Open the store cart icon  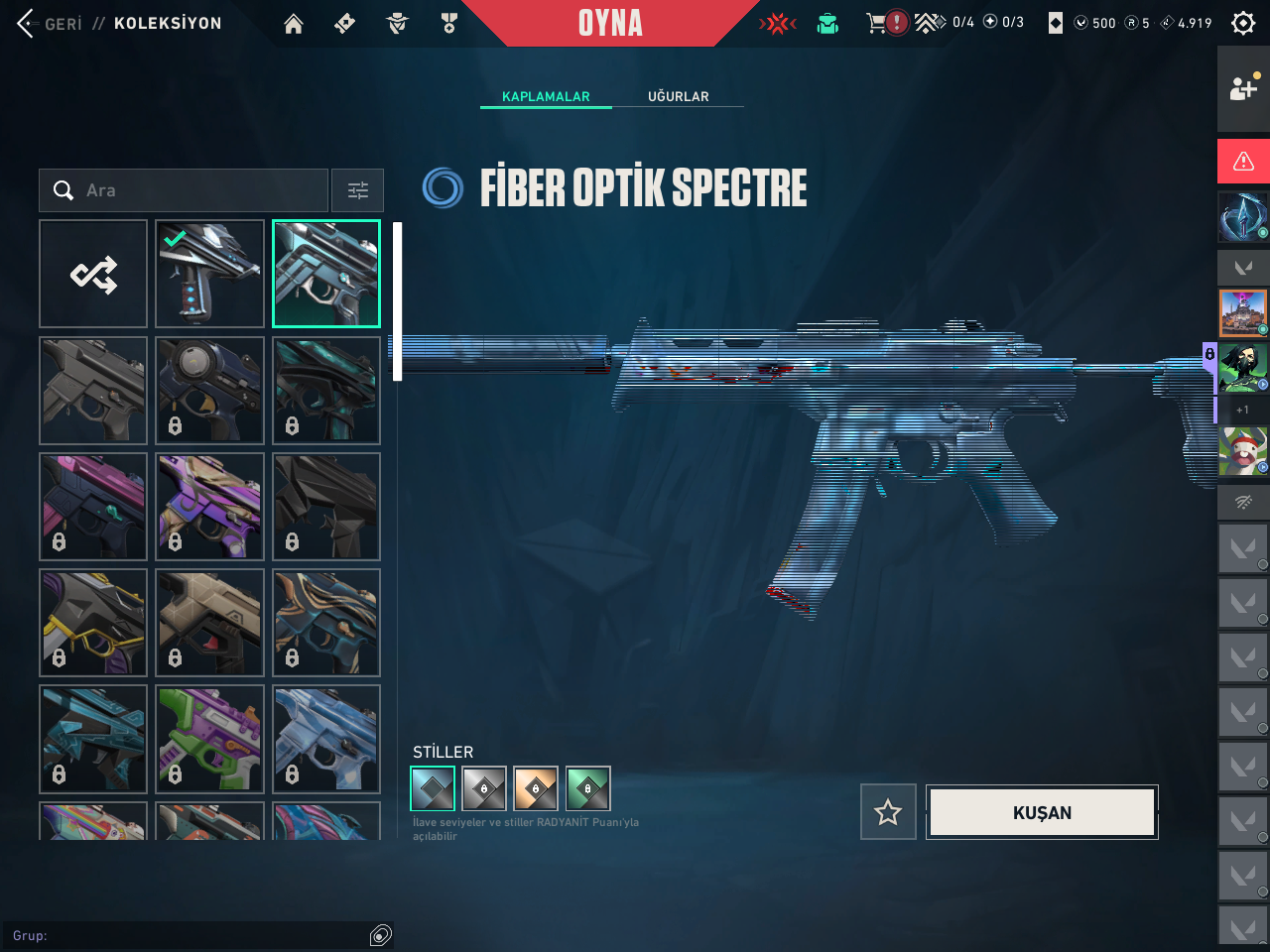(x=876, y=23)
